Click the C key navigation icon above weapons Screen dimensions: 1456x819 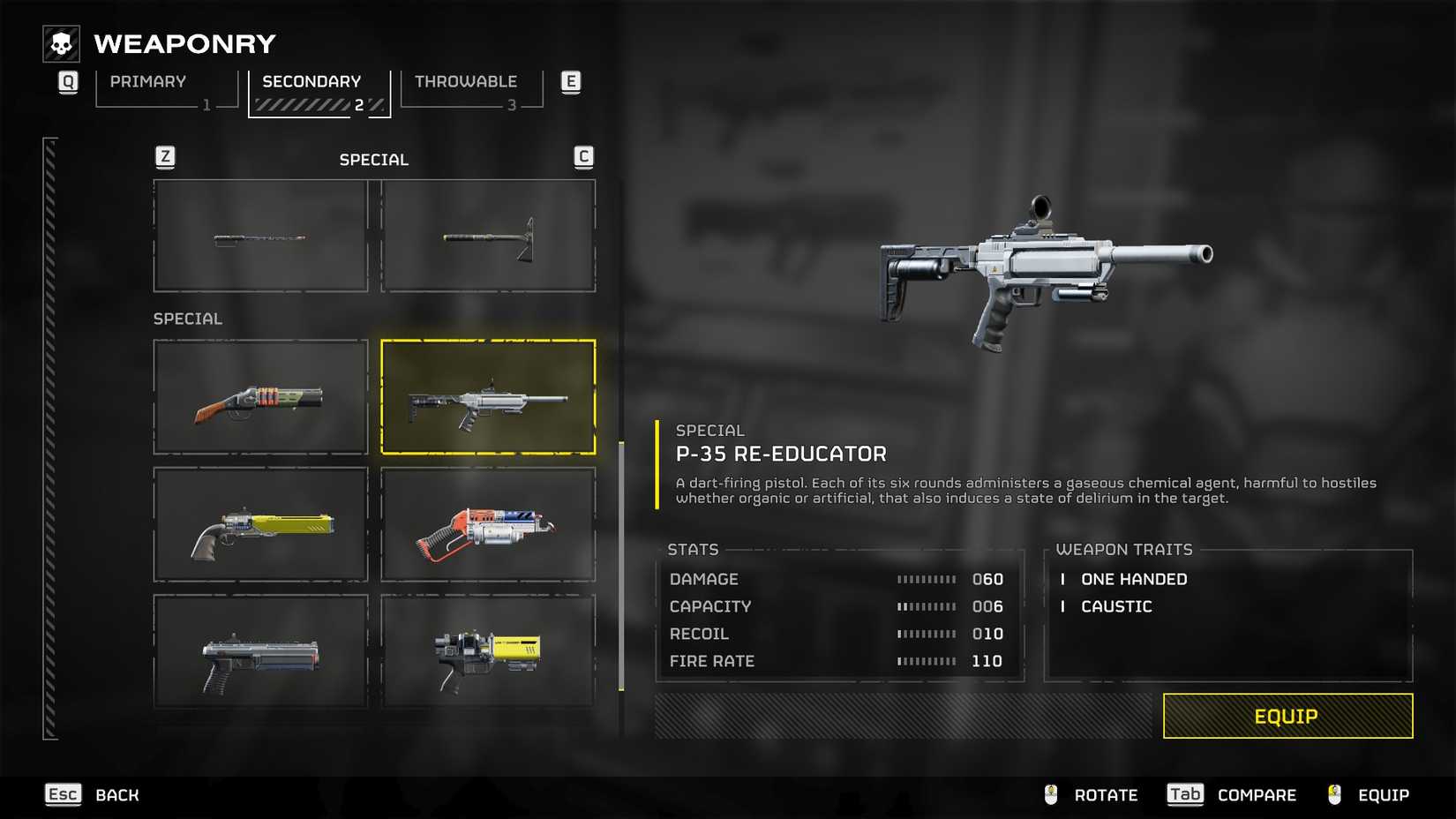(582, 157)
